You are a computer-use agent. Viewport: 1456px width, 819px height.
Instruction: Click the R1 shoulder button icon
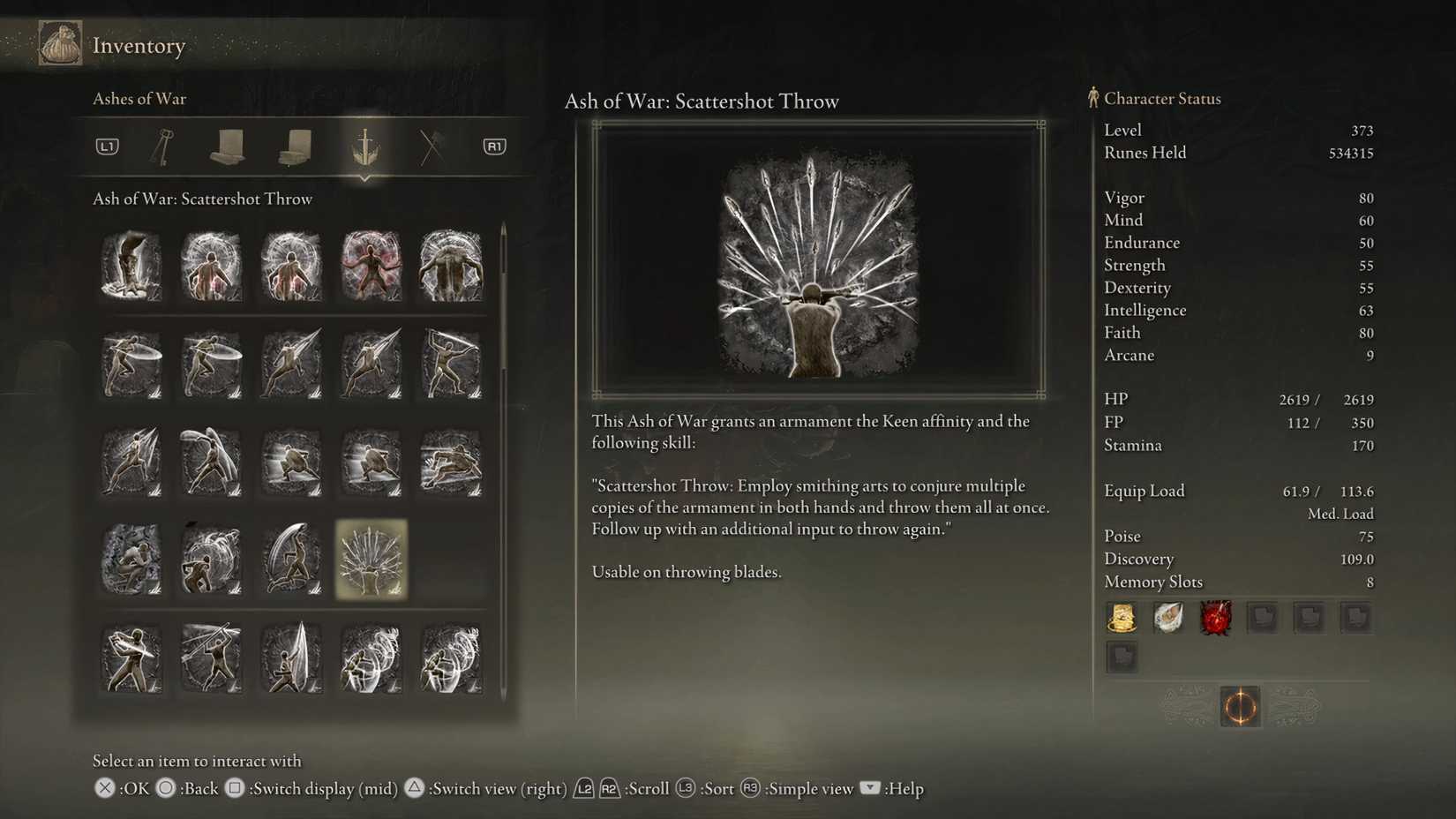click(x=494, y=147)
